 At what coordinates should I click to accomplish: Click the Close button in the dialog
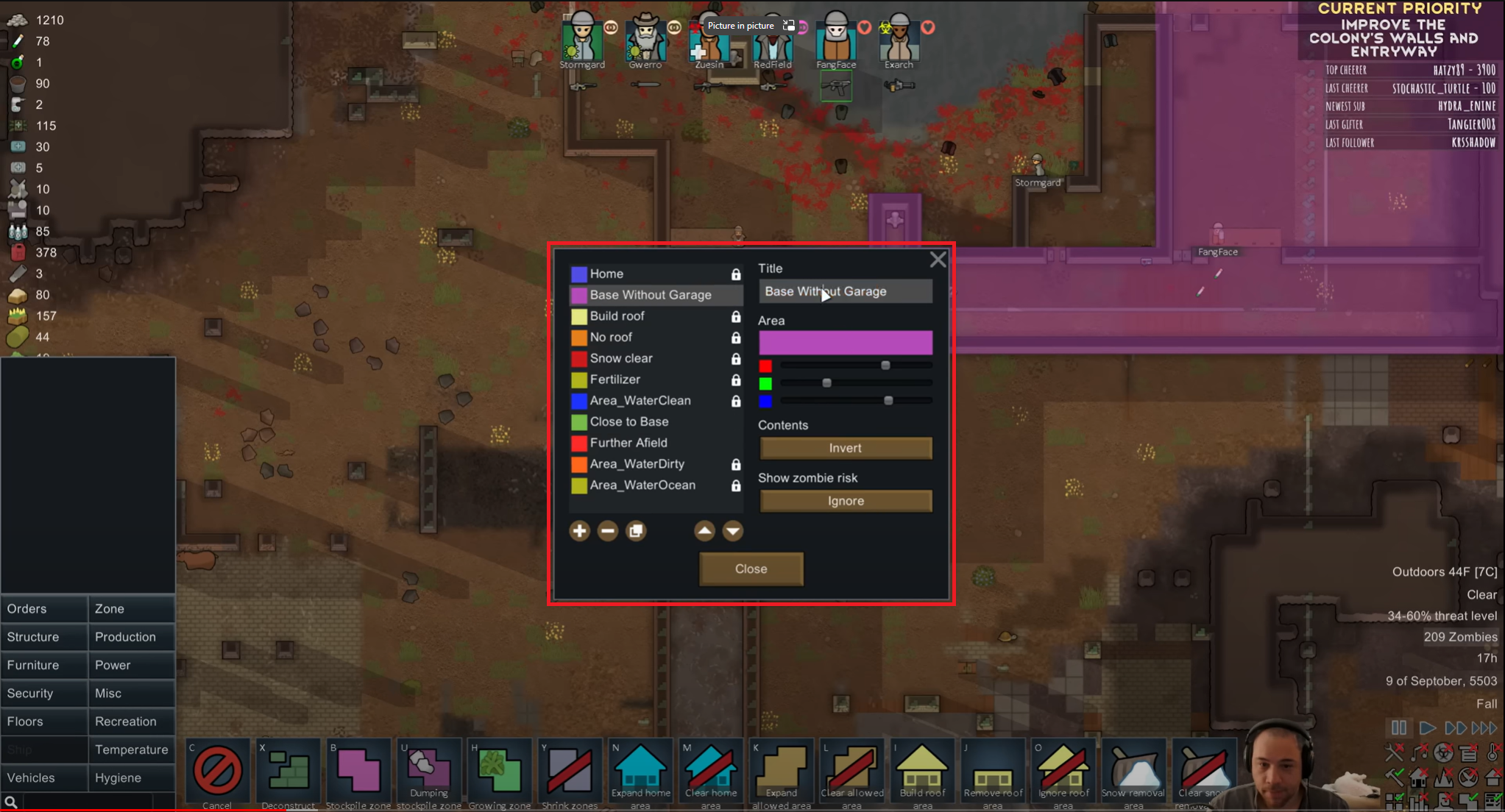pos(751,569)
